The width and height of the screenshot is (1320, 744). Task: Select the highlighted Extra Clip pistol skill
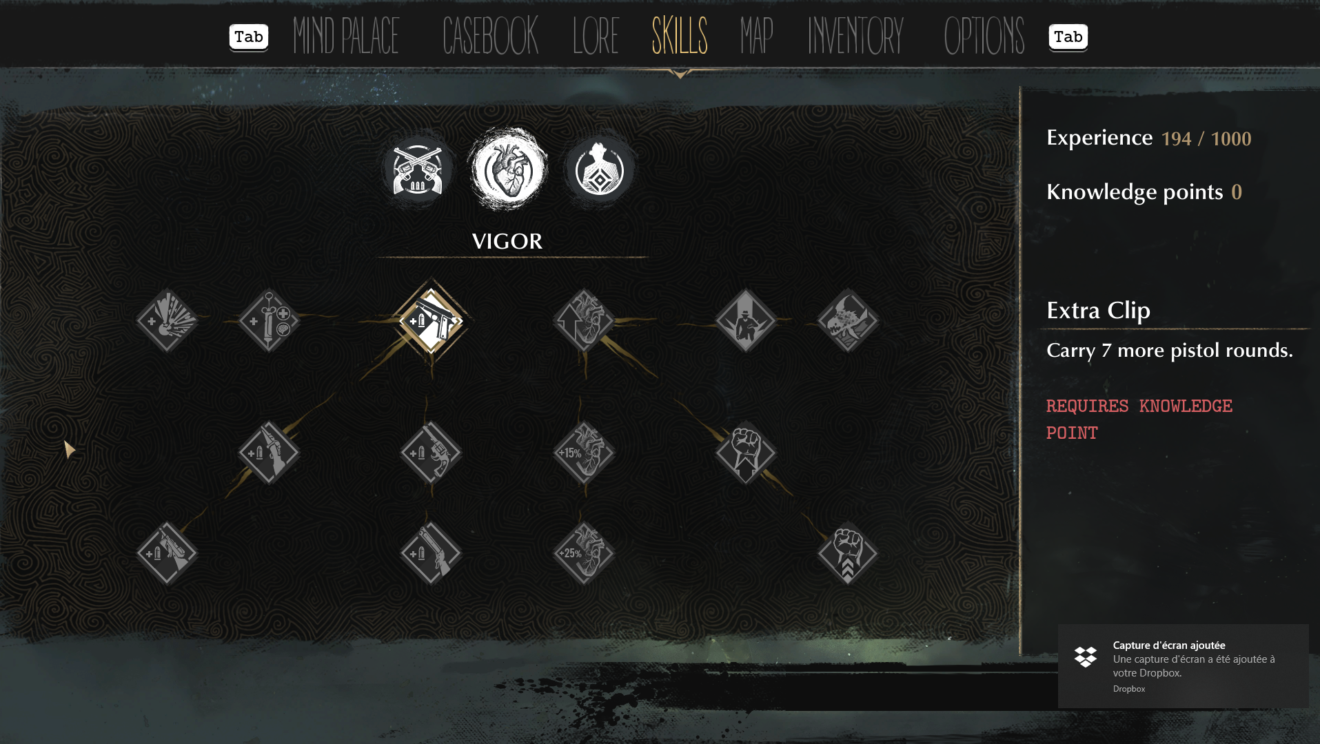pyautogui.click(x=430, y=321)
